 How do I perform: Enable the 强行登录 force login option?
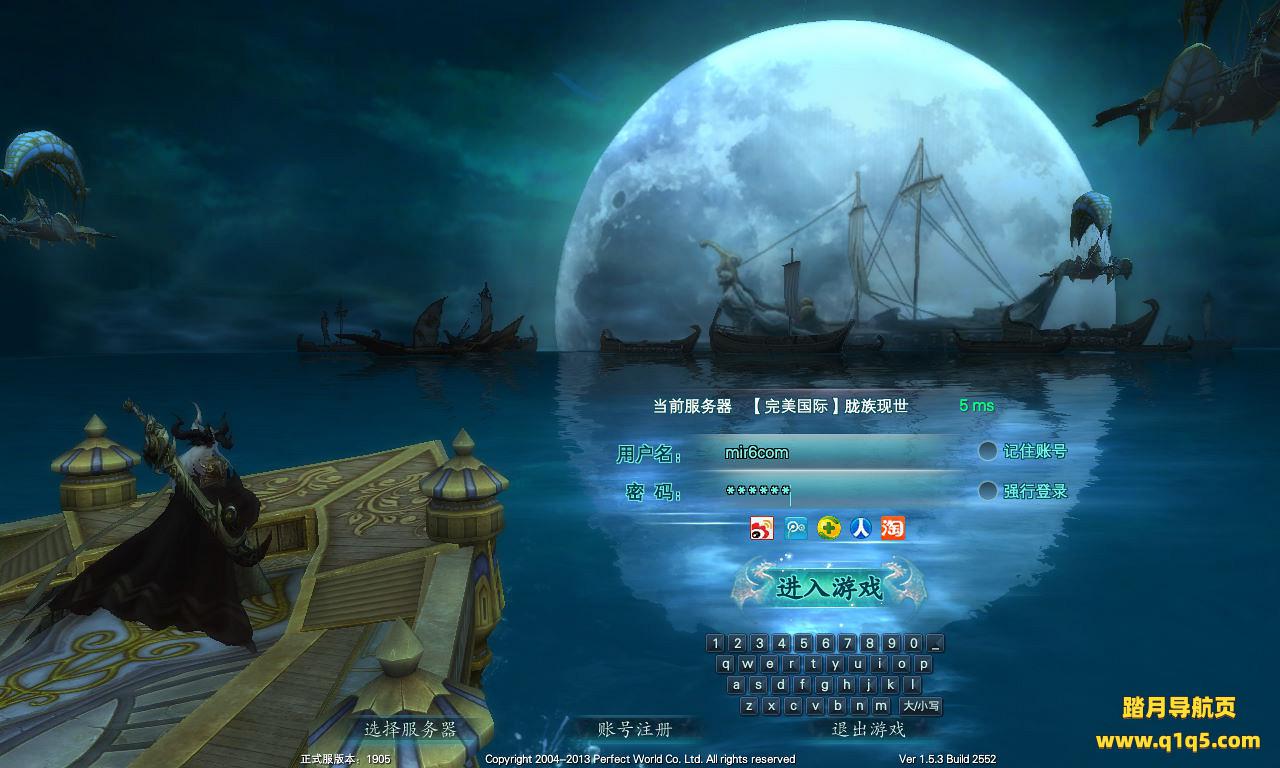[988, 491]
